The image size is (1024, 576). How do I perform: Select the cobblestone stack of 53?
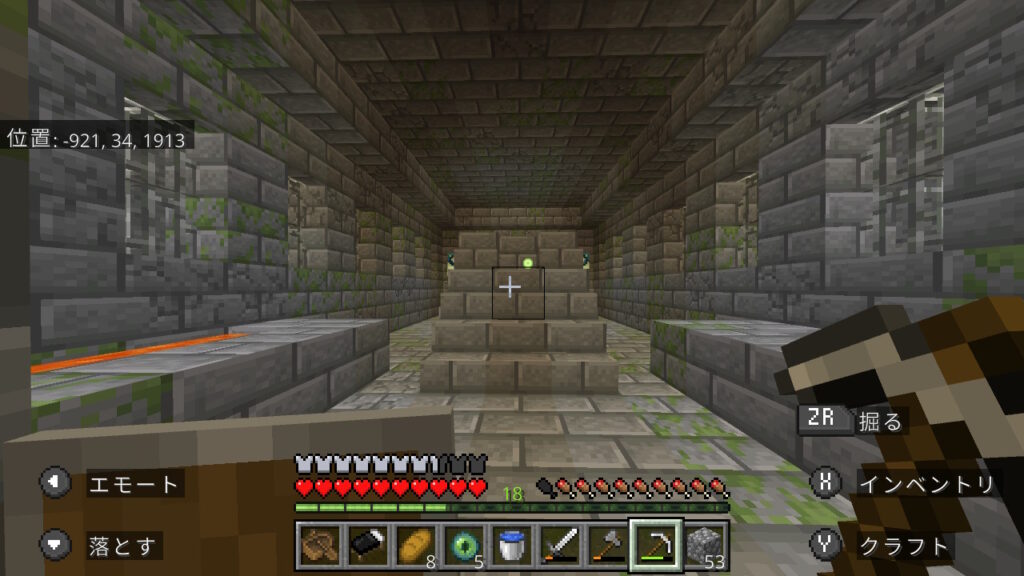[704, 545]
